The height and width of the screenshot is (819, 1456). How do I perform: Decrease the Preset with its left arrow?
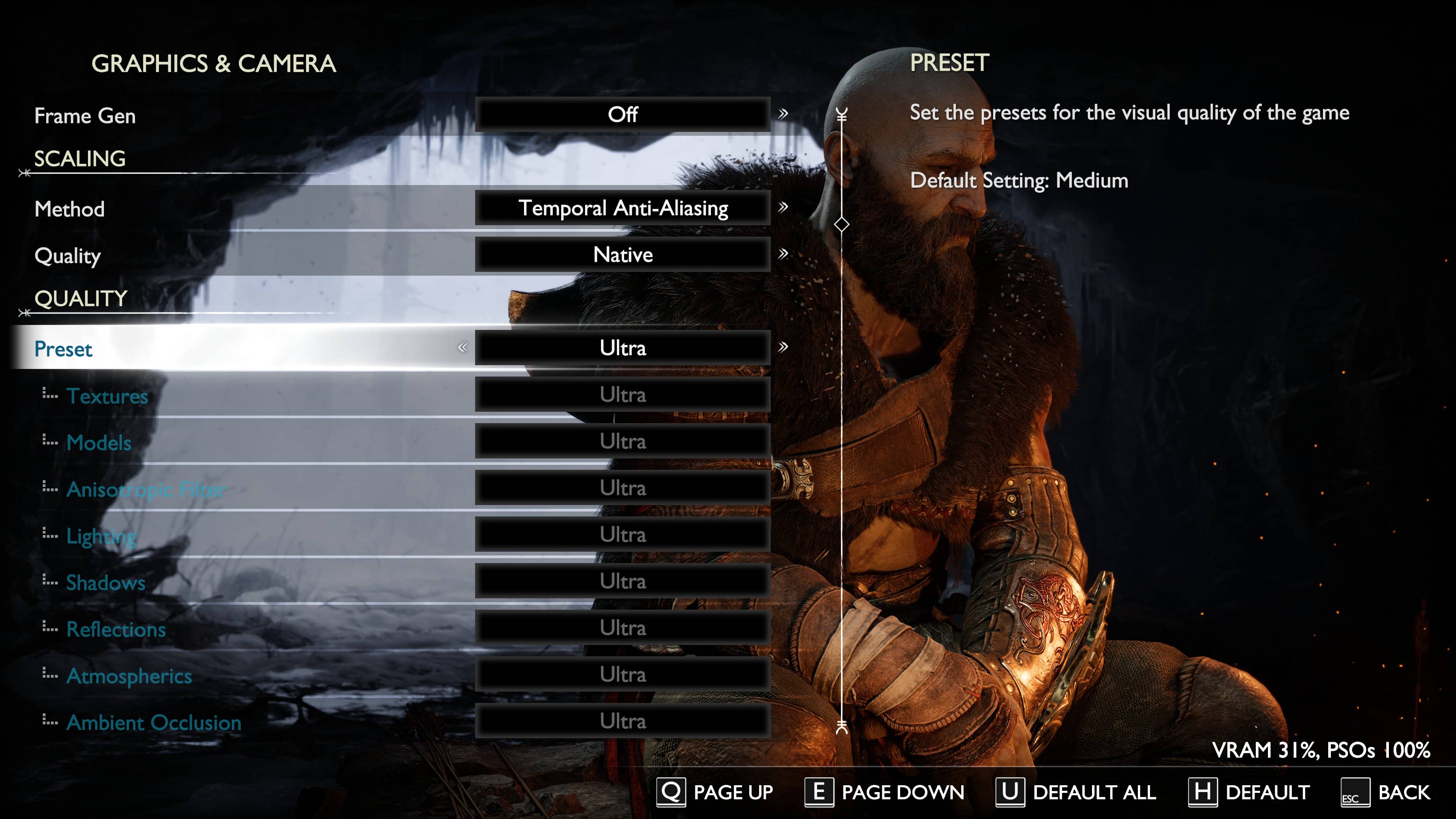click(x=462, y=347)
